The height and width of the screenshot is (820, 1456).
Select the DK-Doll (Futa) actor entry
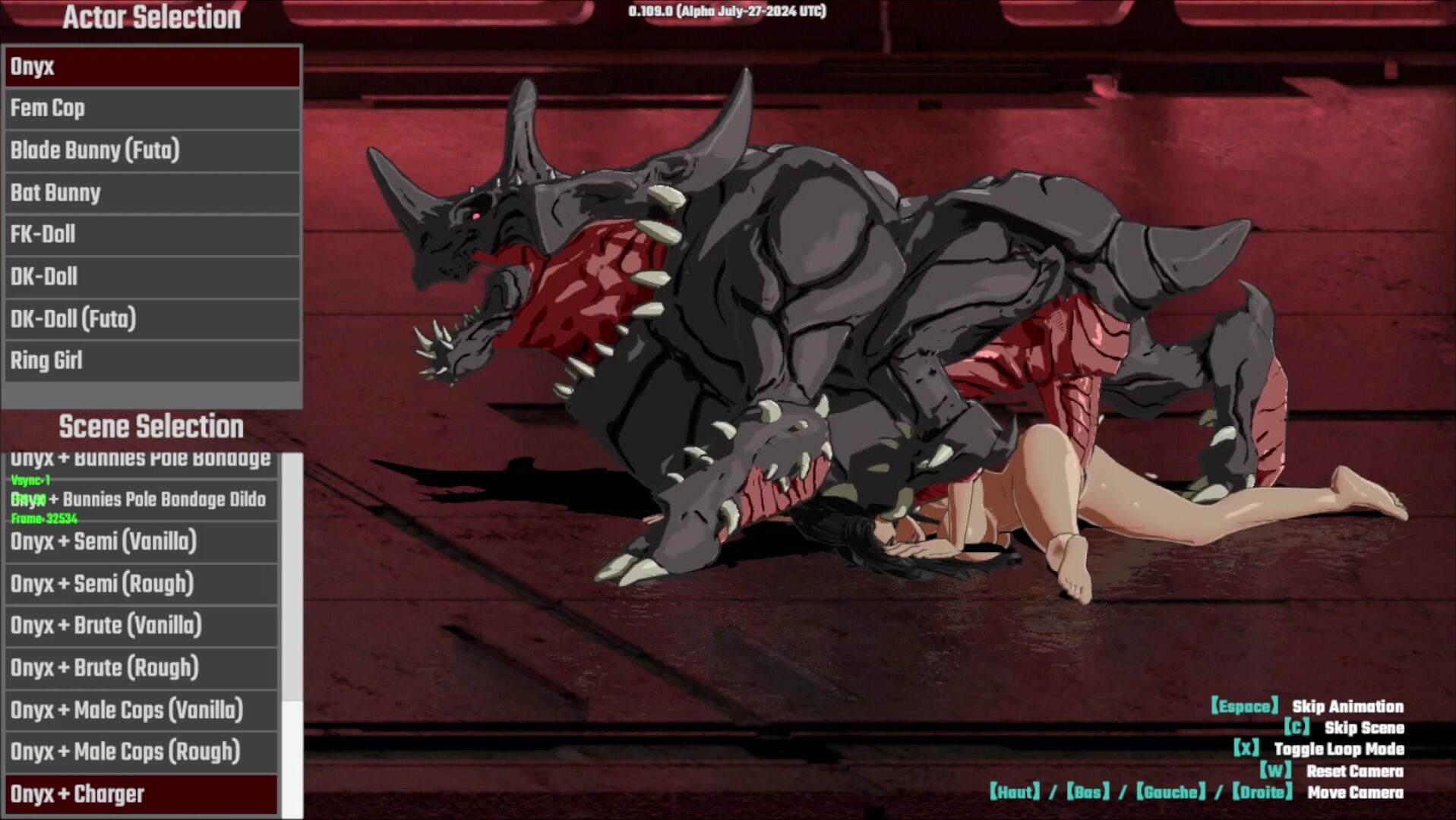[x=152, y=319]
